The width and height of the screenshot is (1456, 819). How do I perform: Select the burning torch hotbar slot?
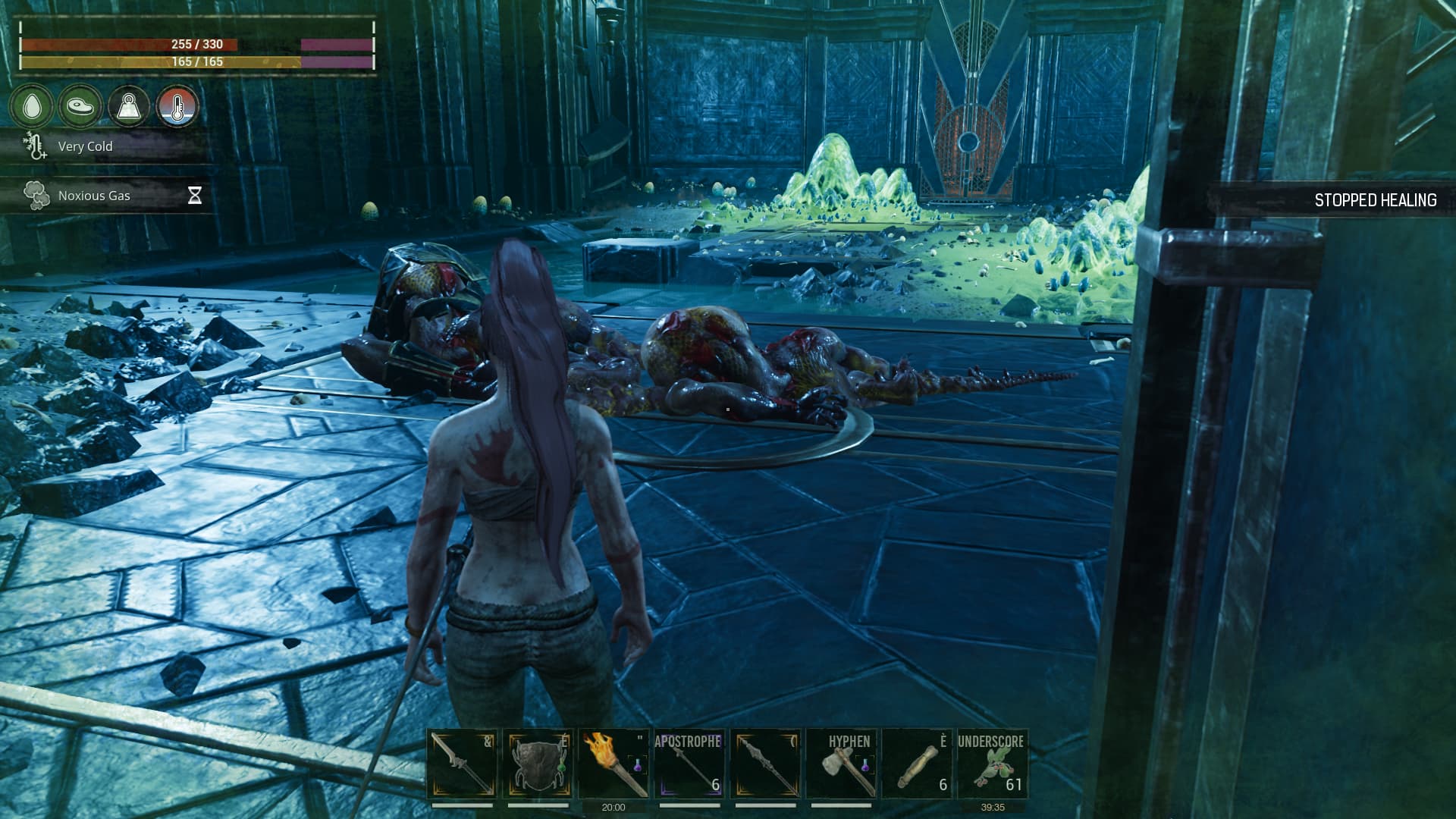click(x=613, y=764)
